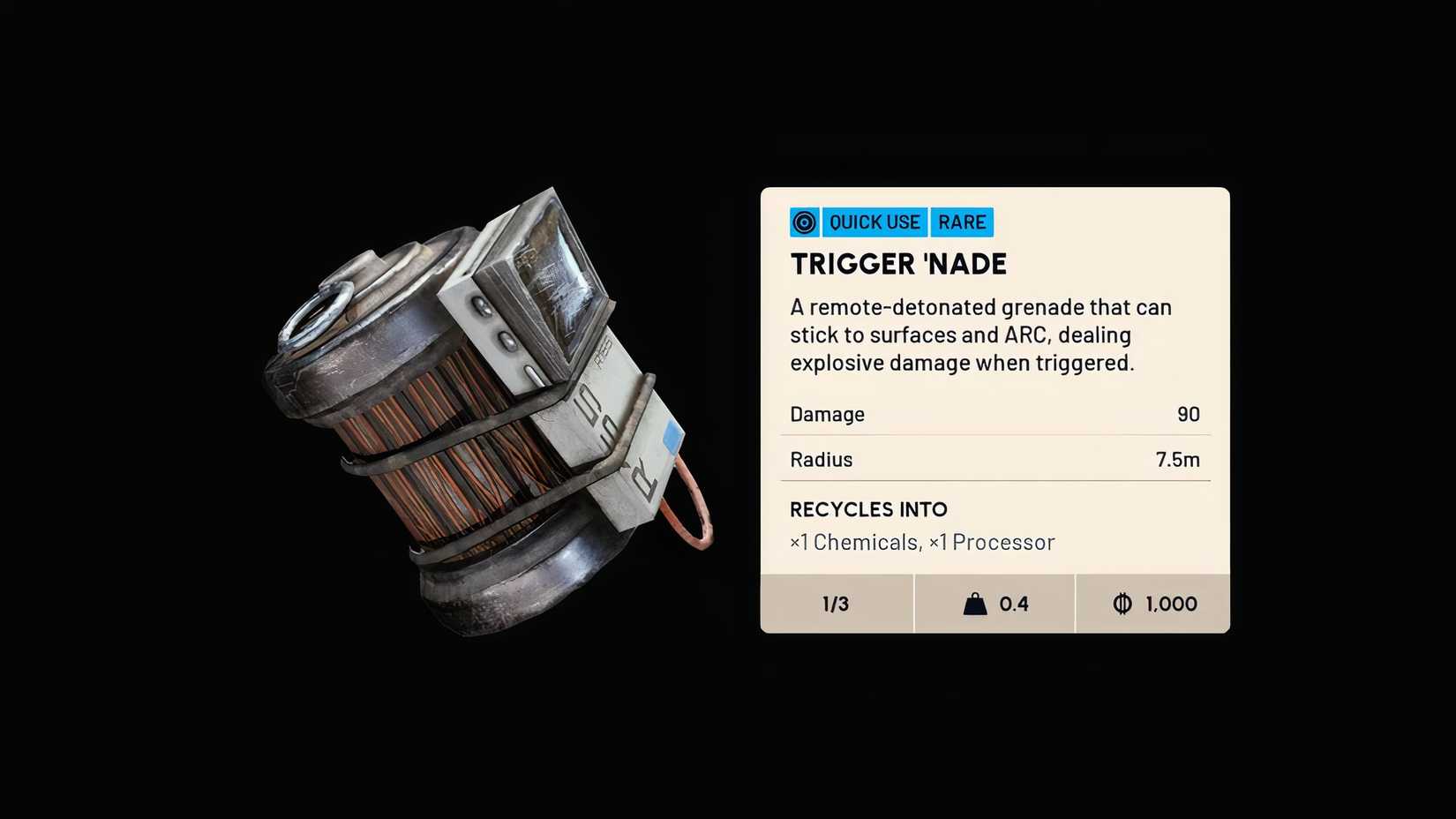Click the divider under the Radius row
The image size is (1456, 819).
[x=995, y=482]
